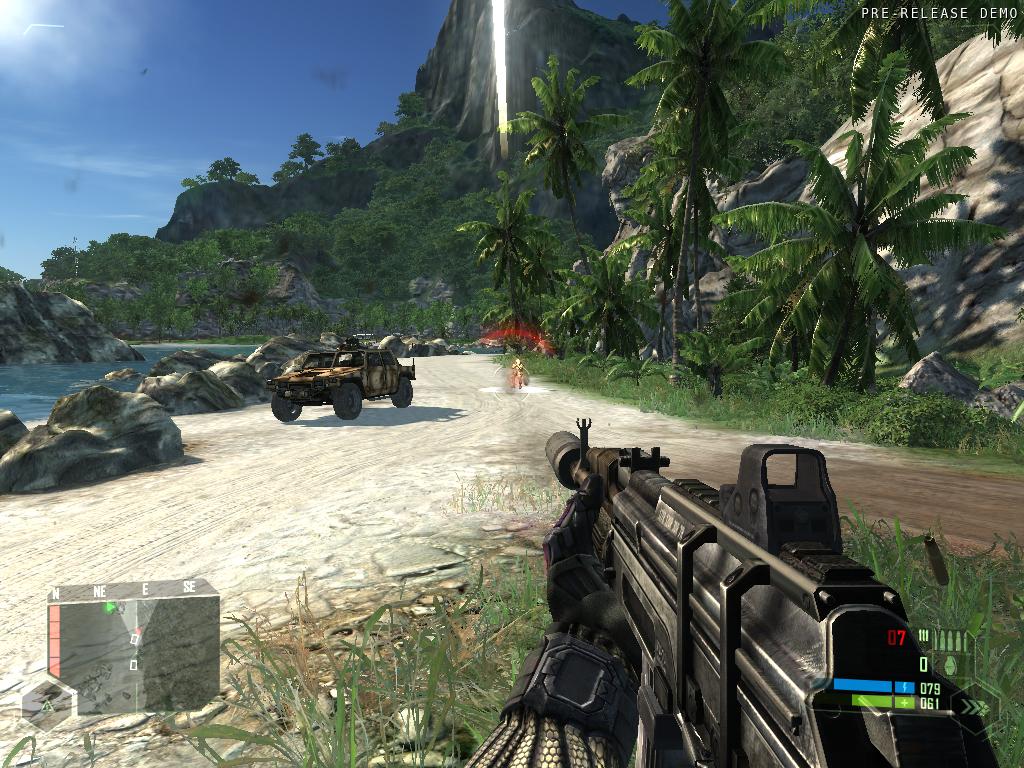This screenshot has height=768, width=1024.
Task: Select the green objective marker on the minimap
Action: (112, 607)
